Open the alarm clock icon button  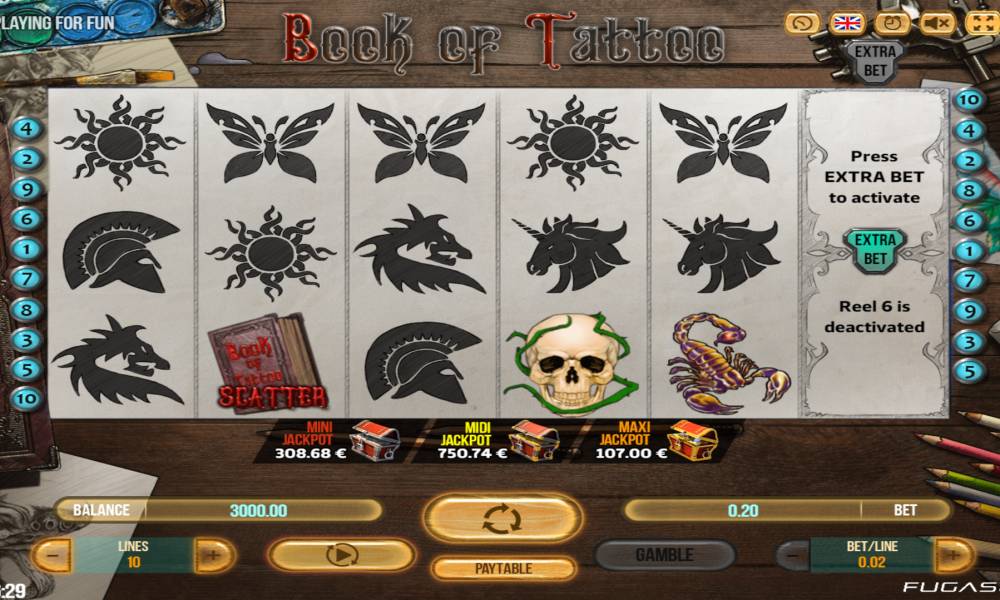pos(891,23)
